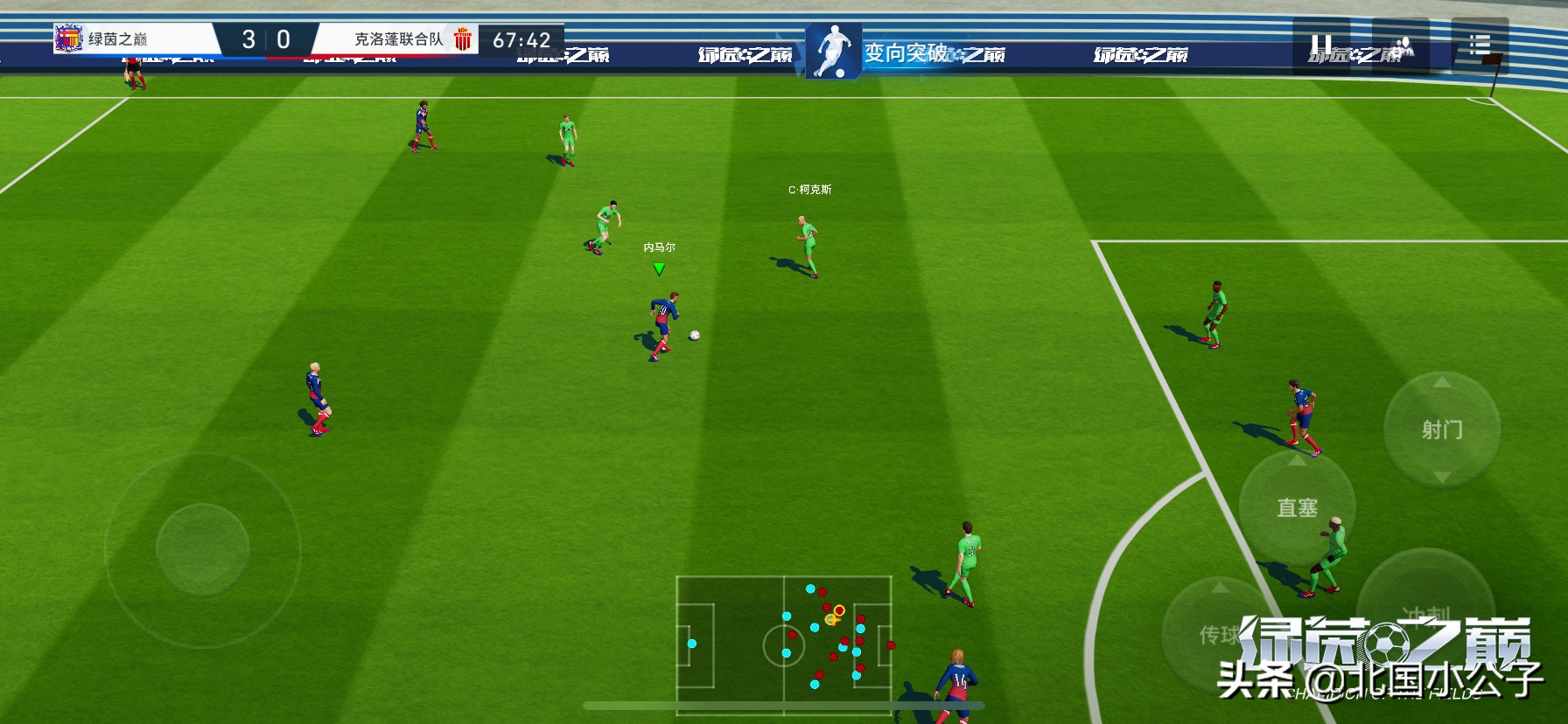Click the pitch minimap radar
The width and height of the screenshot is (1568, 724).
point(784,644)
